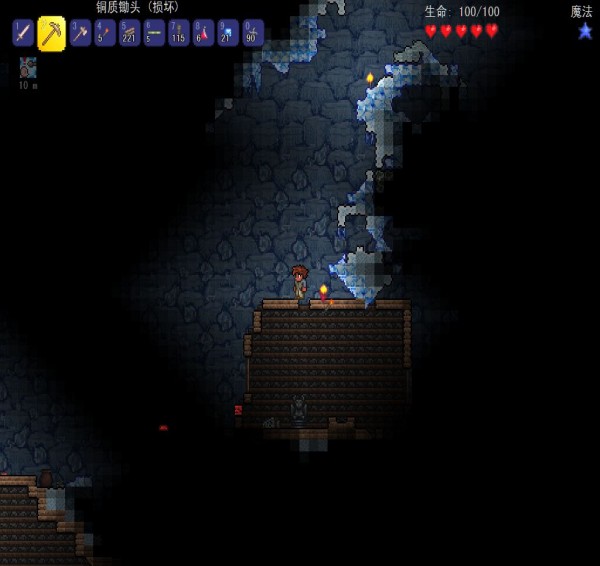Select the red healing potion slot

coord(203,33)
